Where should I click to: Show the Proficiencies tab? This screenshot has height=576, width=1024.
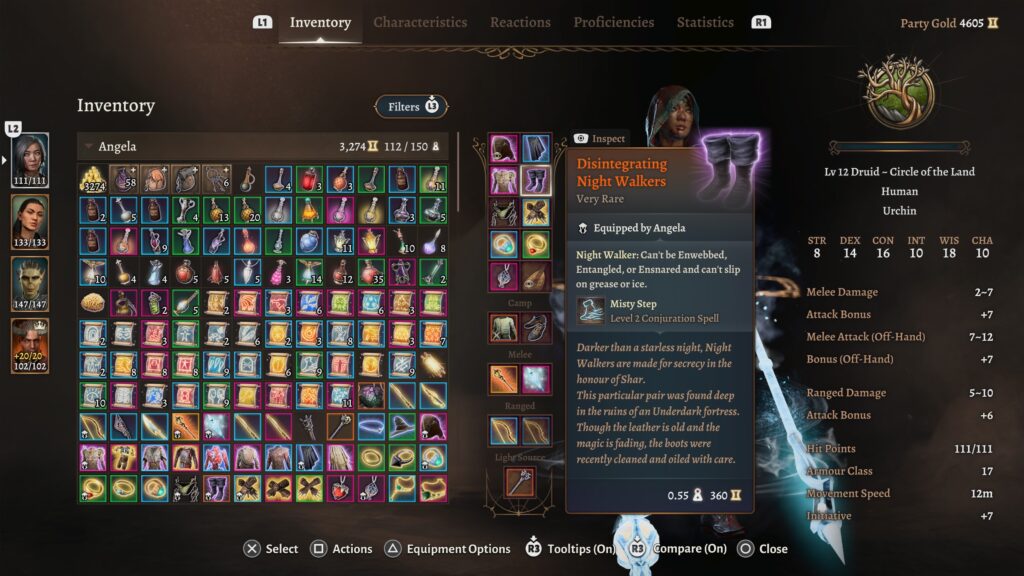coord(614,22)
